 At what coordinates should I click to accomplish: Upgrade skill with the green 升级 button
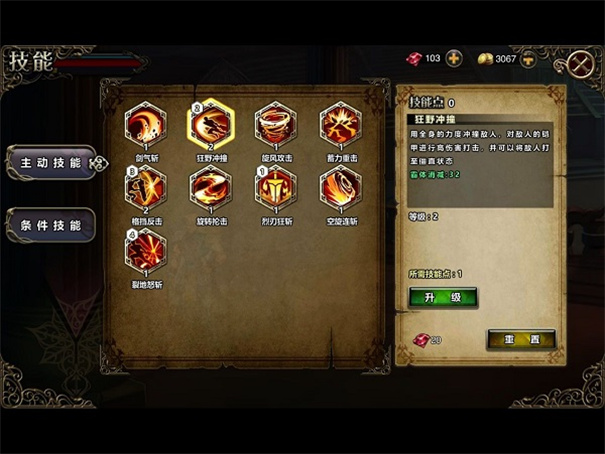443,297
